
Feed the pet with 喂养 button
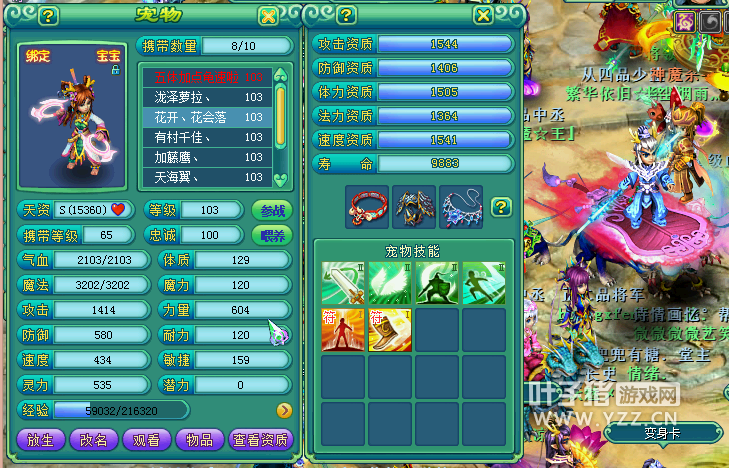click(272, 235)
